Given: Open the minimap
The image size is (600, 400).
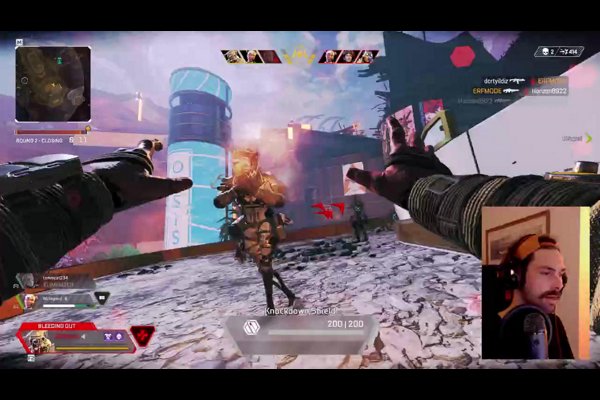Looking at the screenshot, I should [x=53, y=84].
